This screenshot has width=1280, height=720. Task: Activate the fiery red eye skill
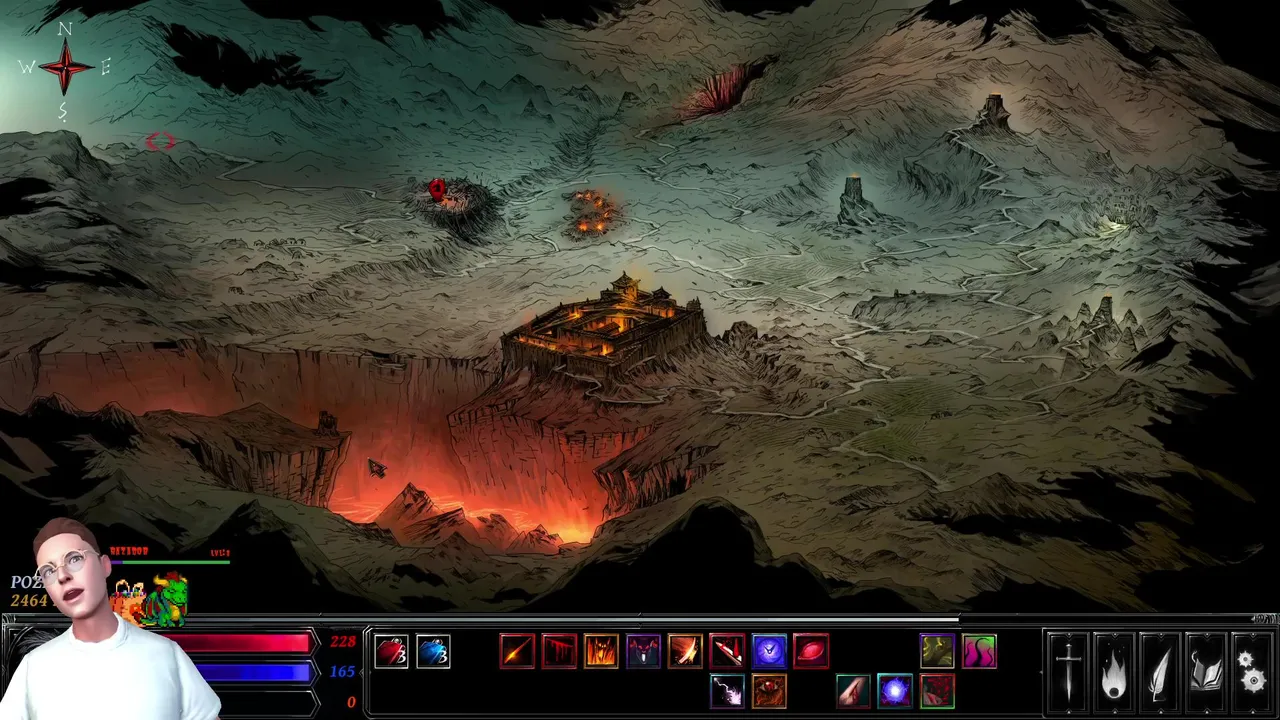(769, 691)
